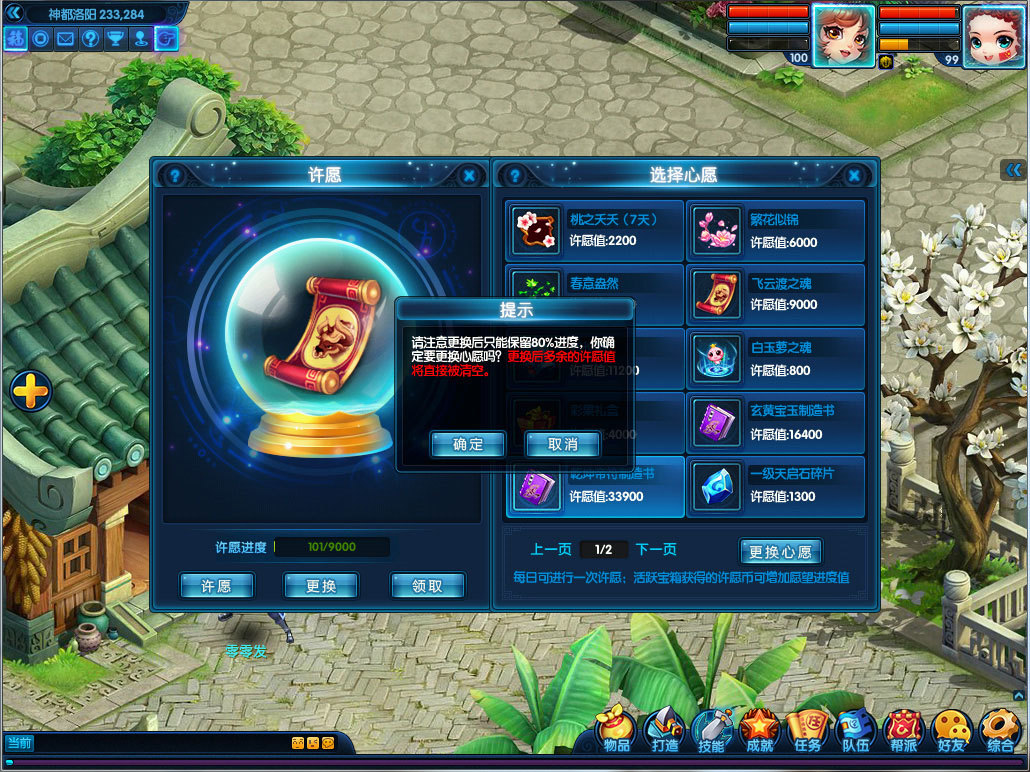This screenshot has height=772, width=1030.
Task: Click the 许愿 make-a-wish button
Action: point(217,586)
